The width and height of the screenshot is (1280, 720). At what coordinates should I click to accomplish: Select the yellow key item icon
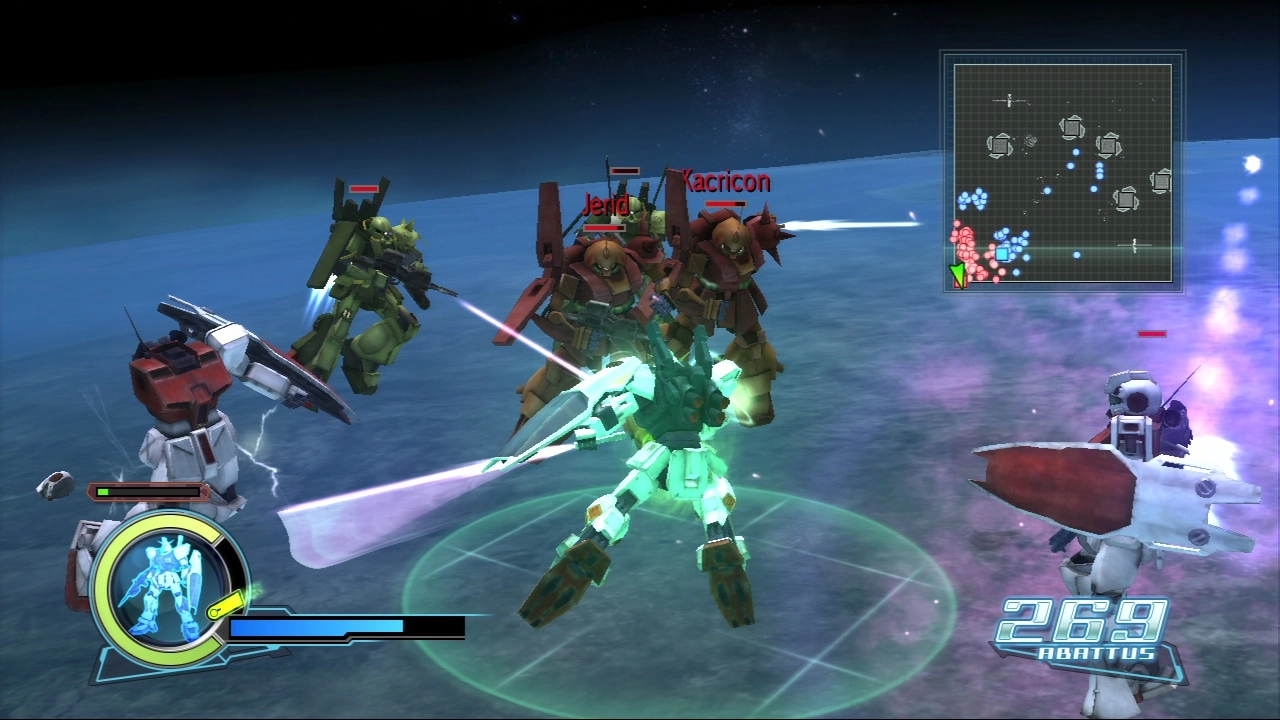[x=227, y=603]
